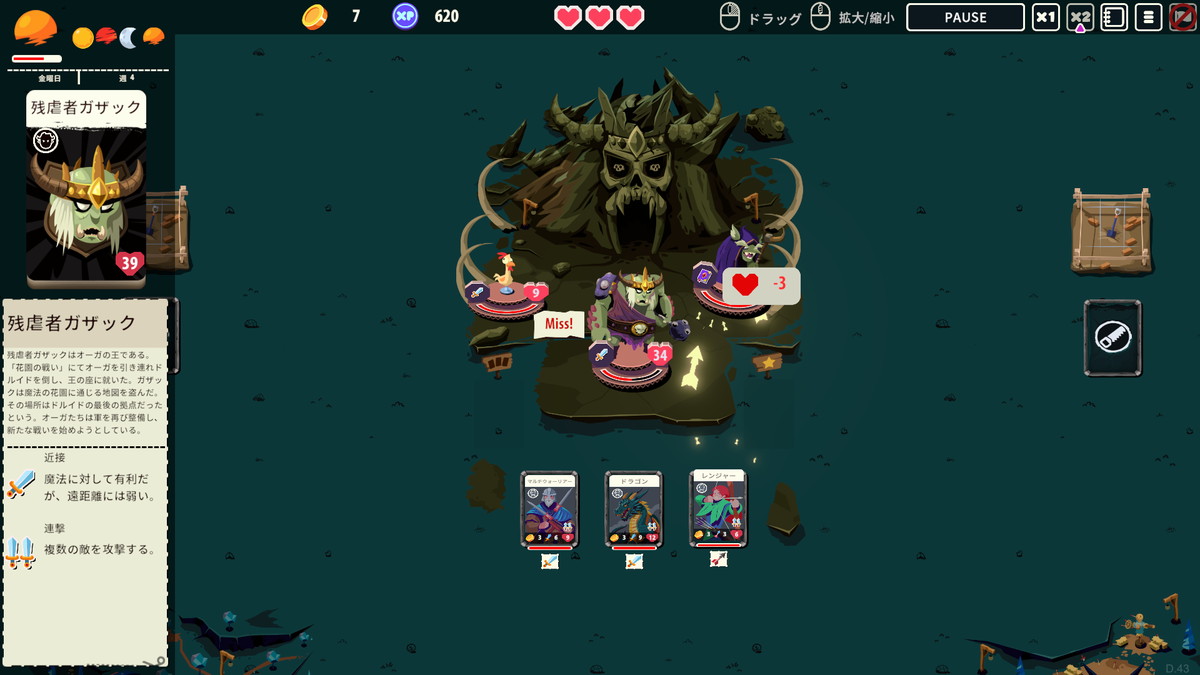Set game speed to x1

[x=1046, y=18]
